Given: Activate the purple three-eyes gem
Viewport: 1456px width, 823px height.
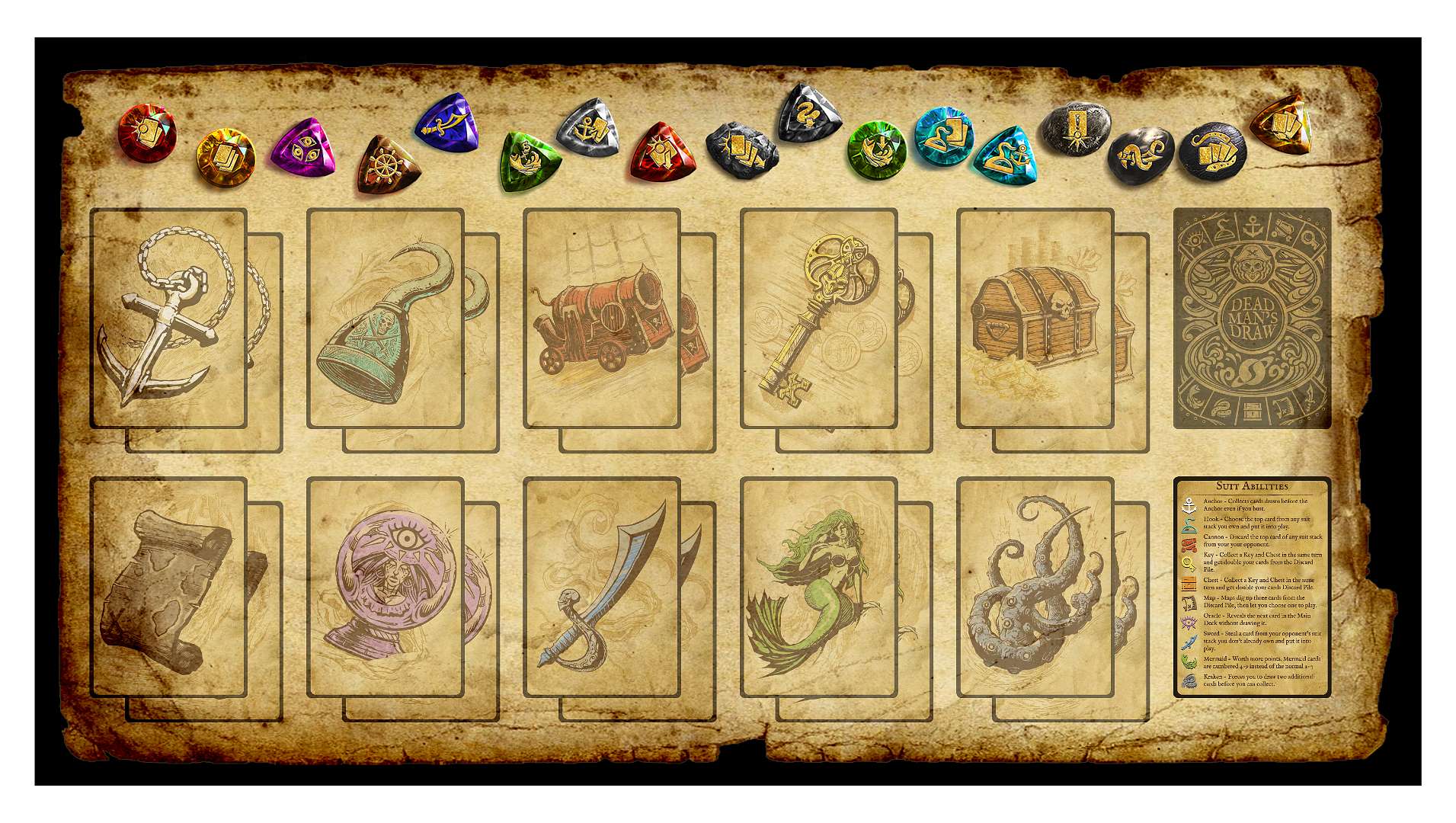Looking at the screenshot, I should point(303,148).
